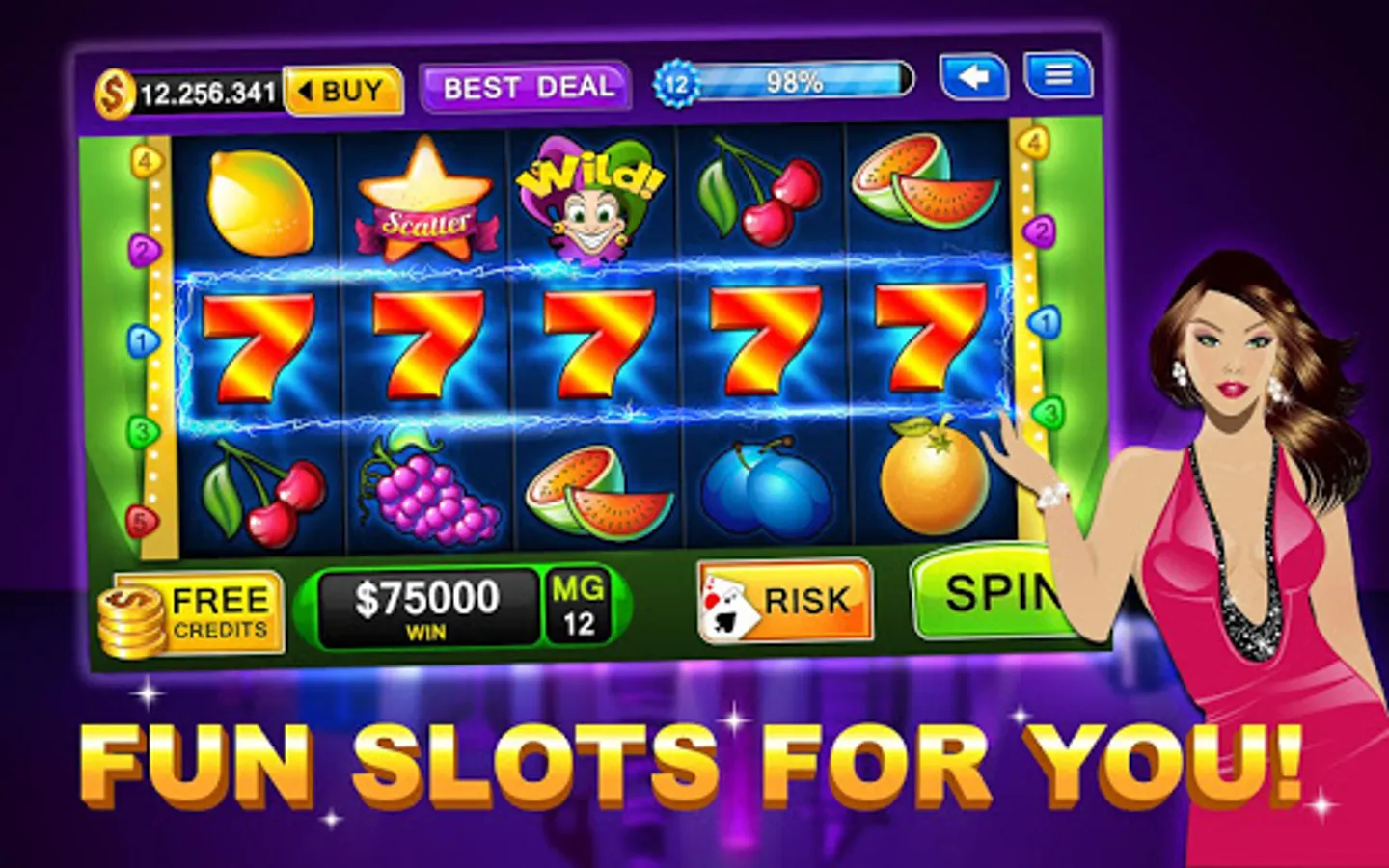Screen dimensions: 1389x868
Task: Select the Wild joker symbol
Action: 592,199
